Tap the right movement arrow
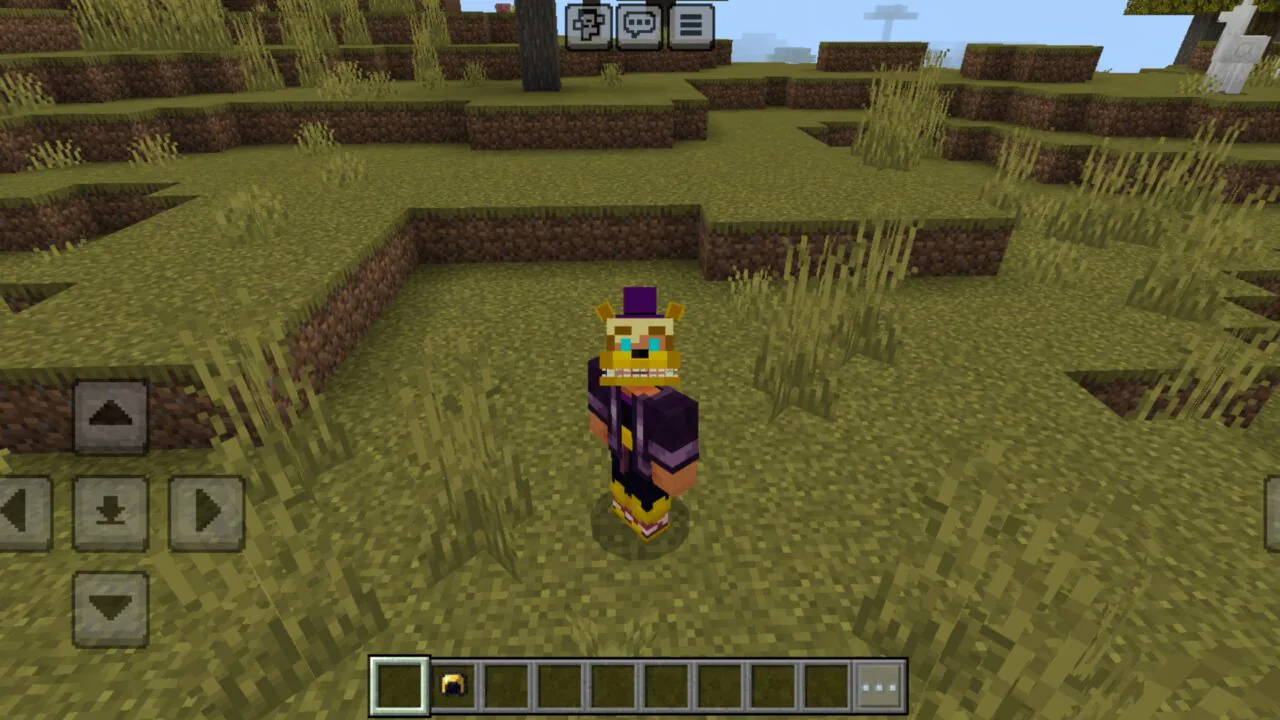1280x720 pixels. coord(206,510)
